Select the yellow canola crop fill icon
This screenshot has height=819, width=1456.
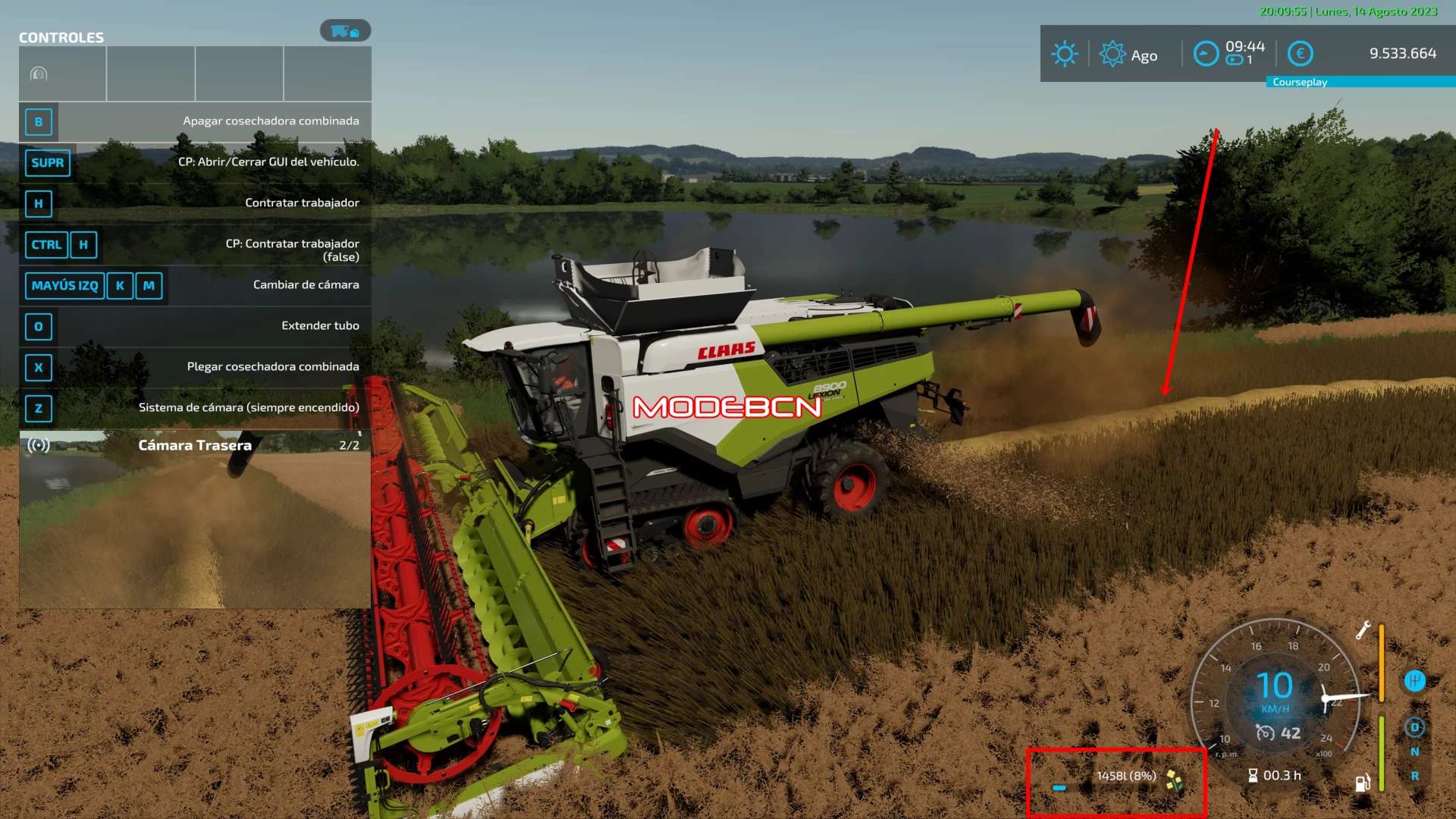[x=1175, y=779]
